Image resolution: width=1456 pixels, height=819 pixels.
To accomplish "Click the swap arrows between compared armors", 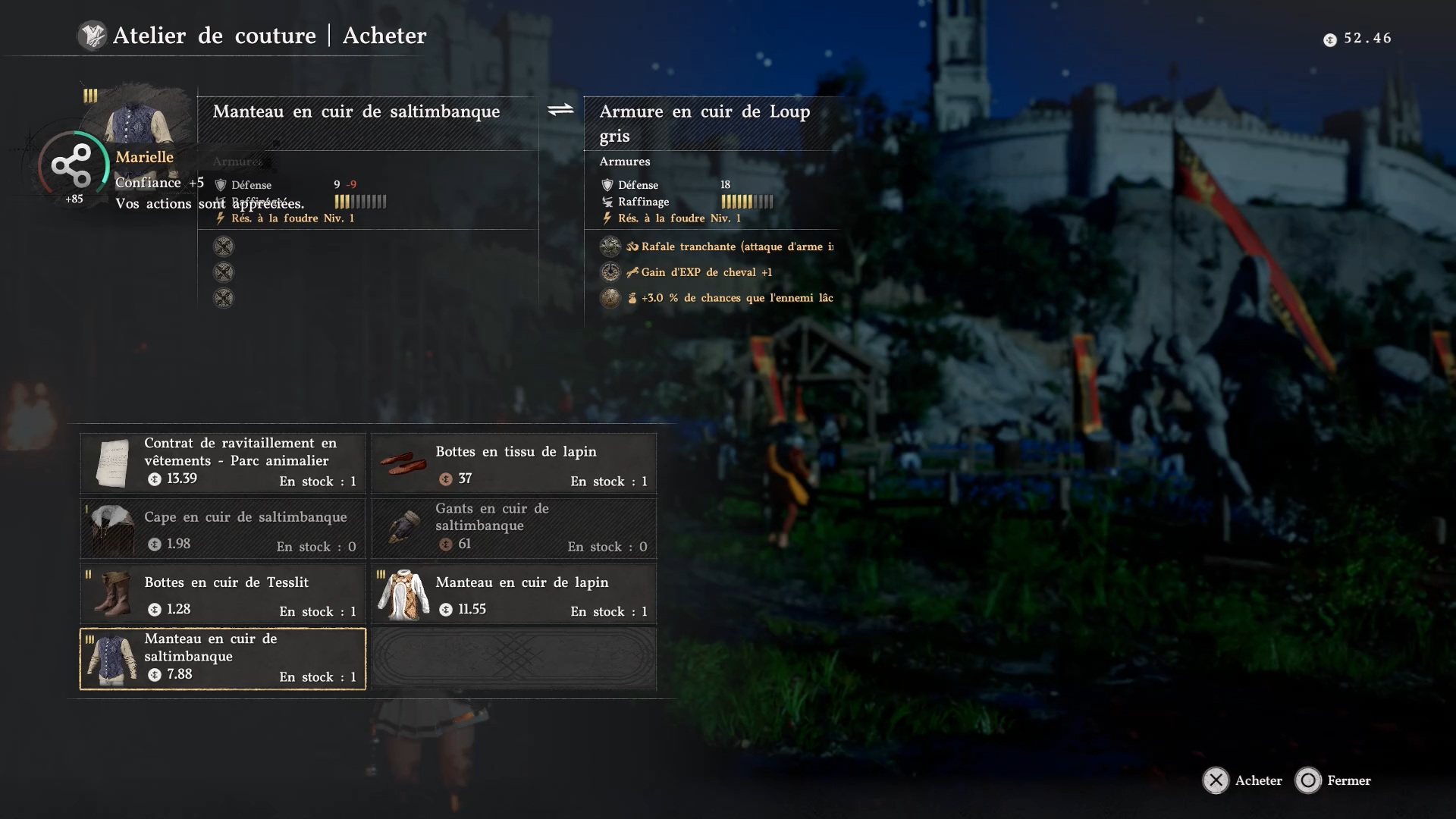I will [x=560, y=111].
